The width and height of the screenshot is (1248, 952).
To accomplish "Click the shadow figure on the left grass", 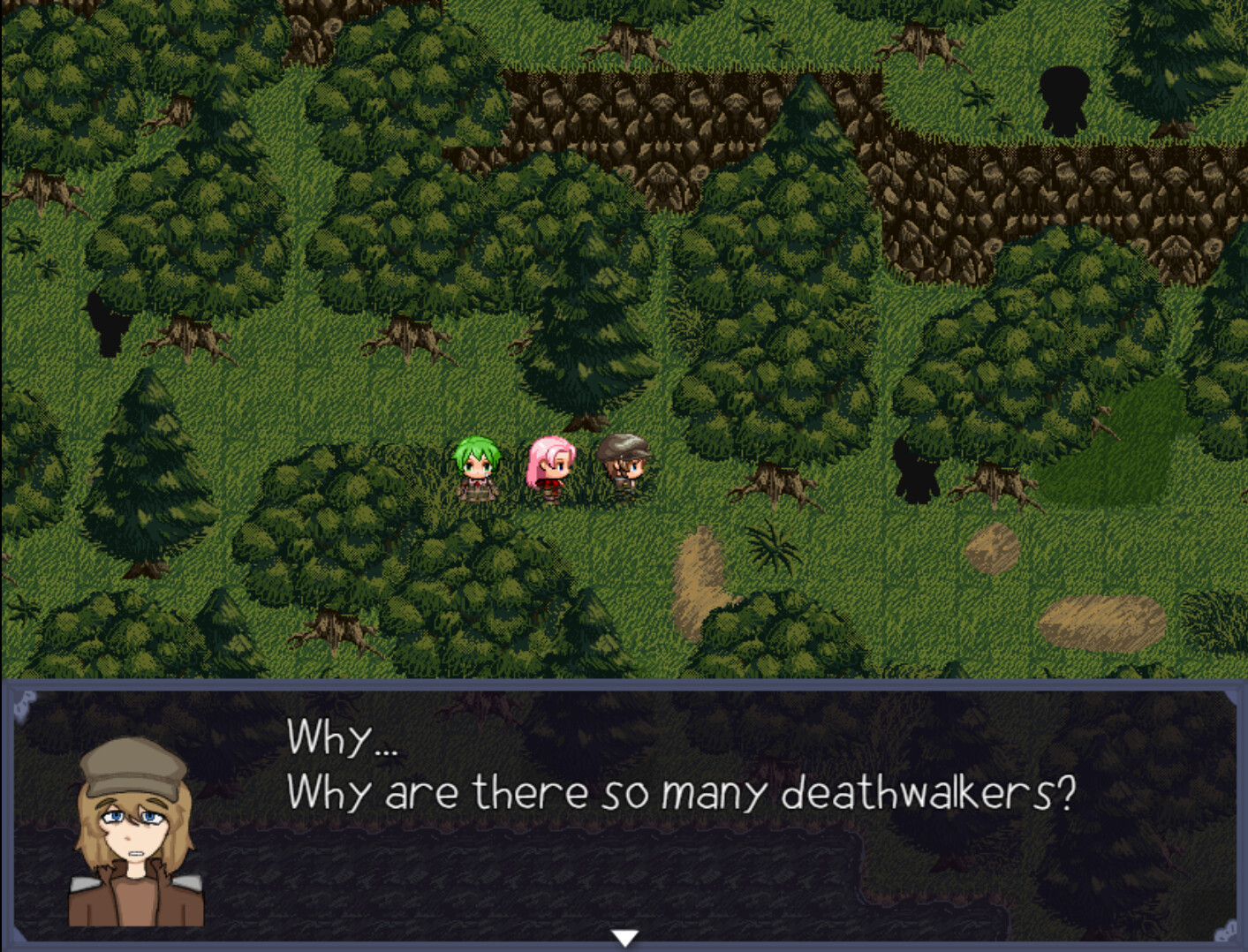I will pos(106,322).
